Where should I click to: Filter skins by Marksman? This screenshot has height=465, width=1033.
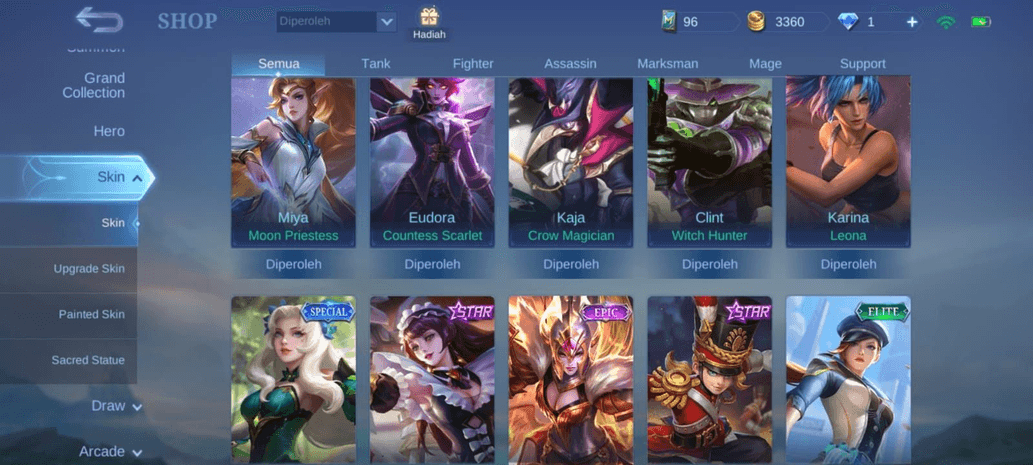(668, 64)
